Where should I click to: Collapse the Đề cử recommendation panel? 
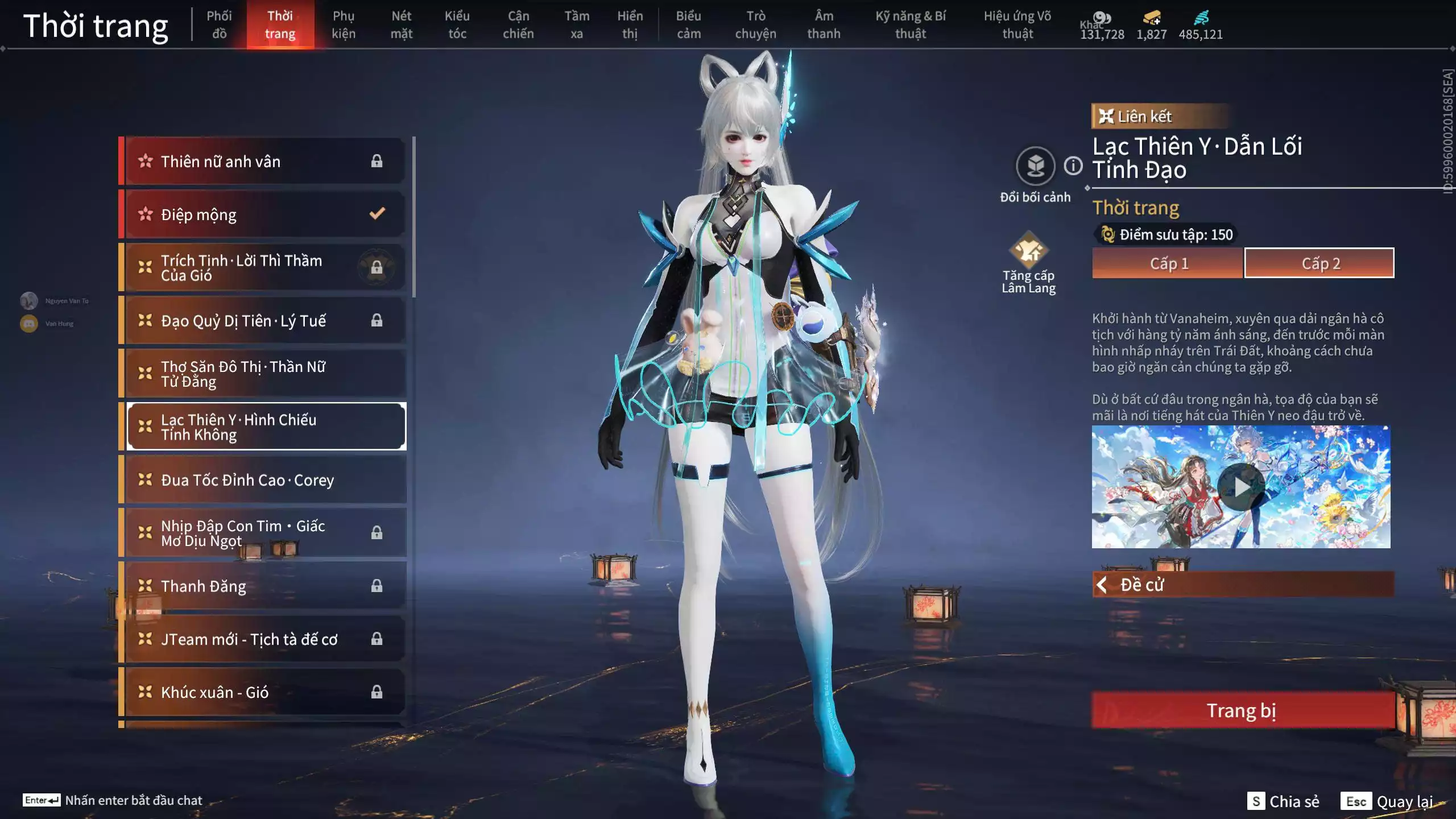(1102, 584)
